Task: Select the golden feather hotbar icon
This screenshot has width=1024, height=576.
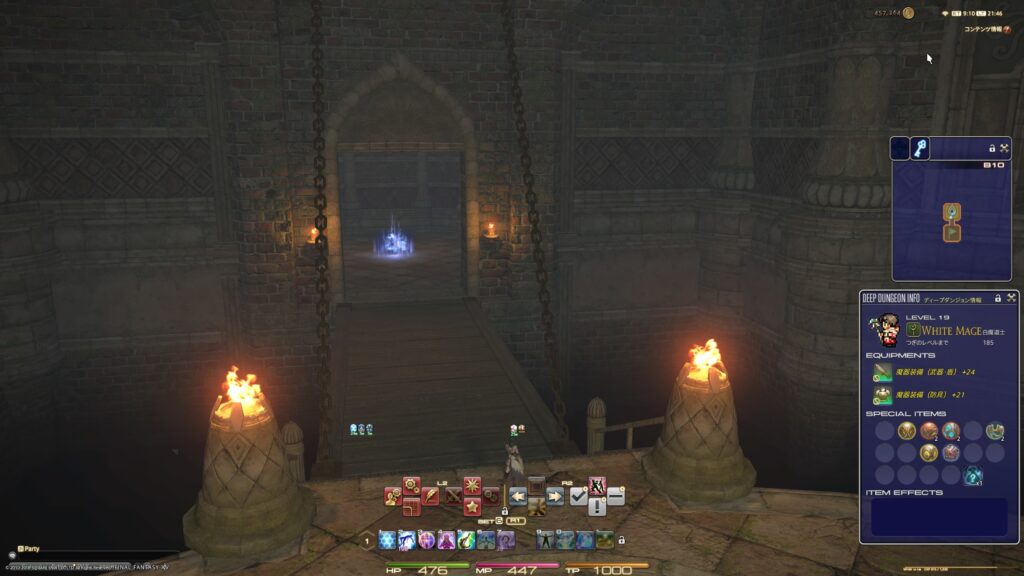Action: pyautogui.click(x=430, y=495)
